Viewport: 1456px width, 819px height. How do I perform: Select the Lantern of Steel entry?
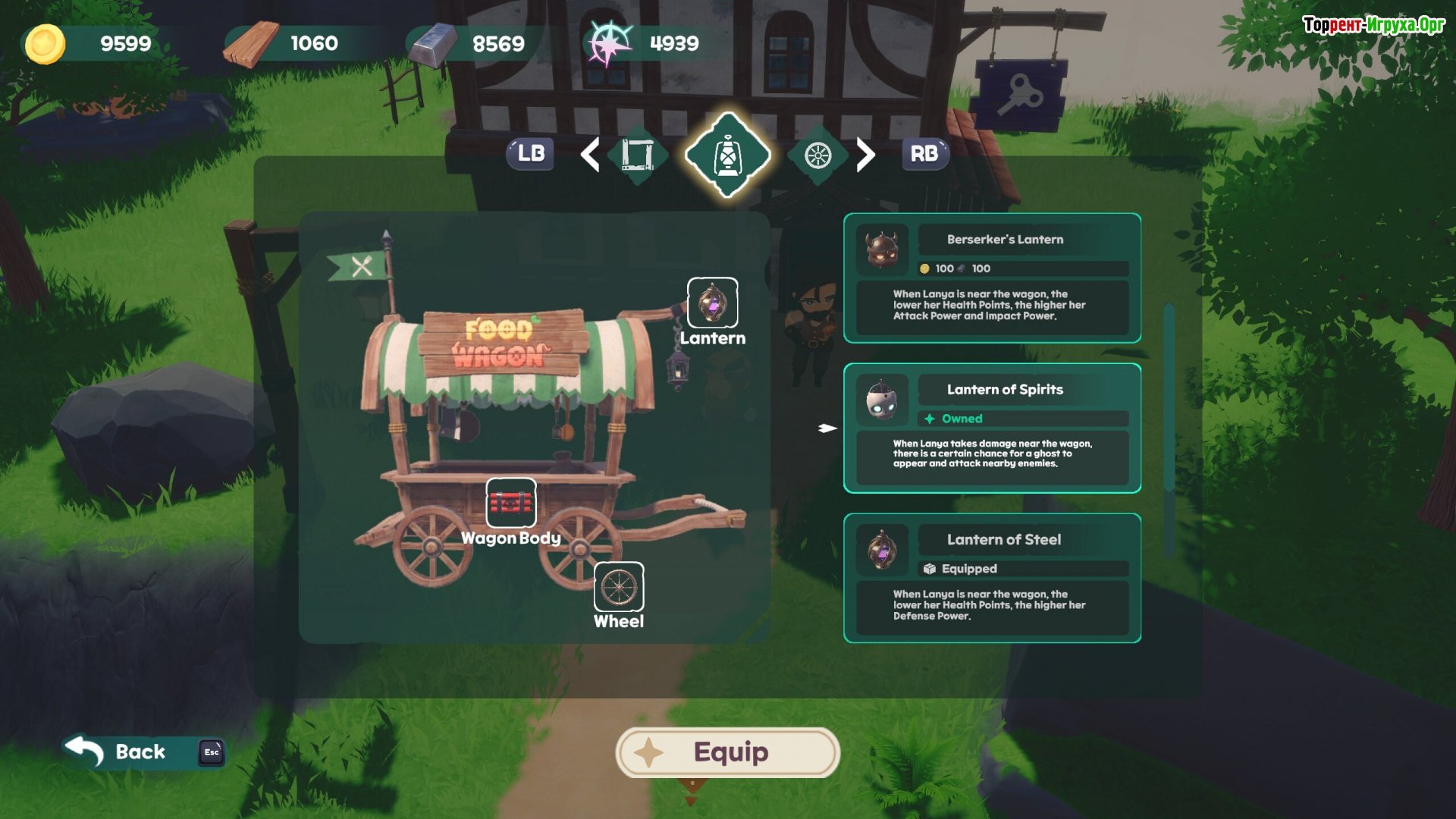[992, 579]
